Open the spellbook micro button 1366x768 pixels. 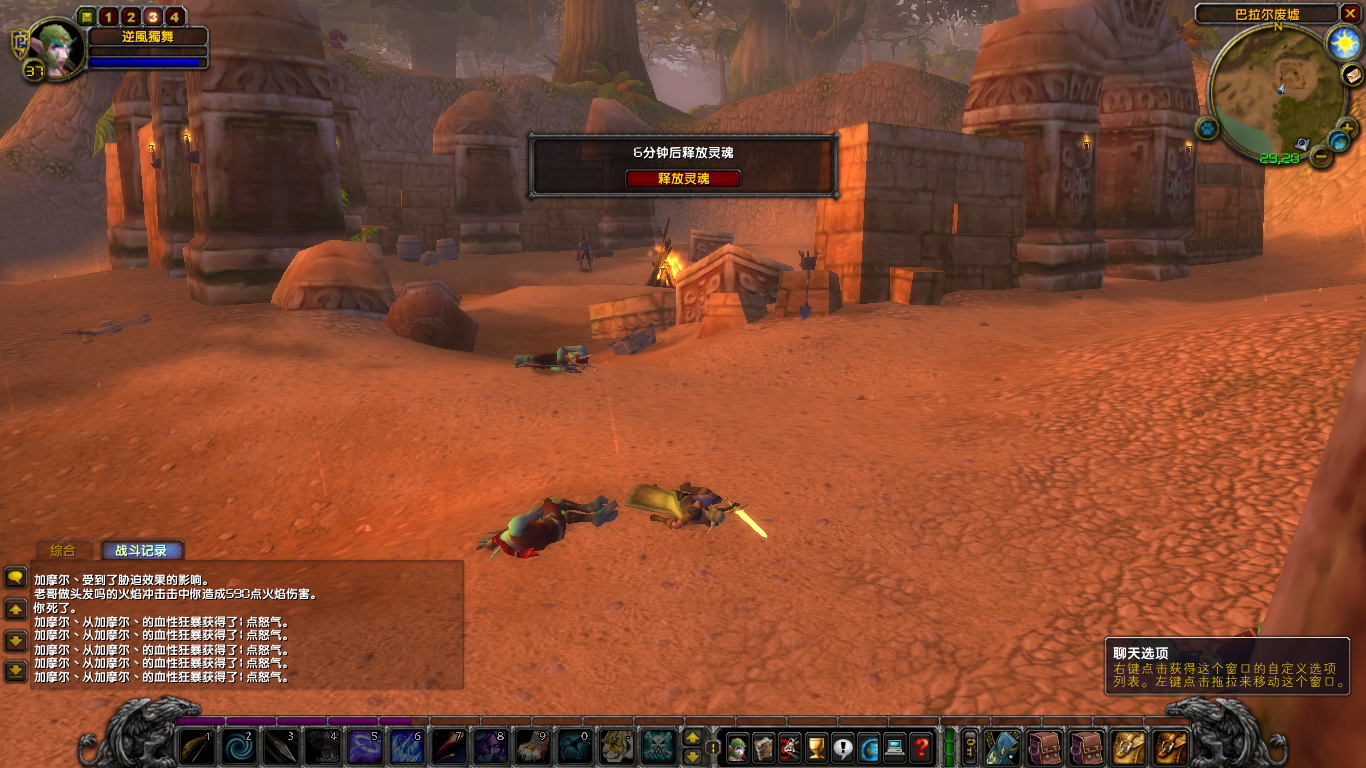[763, 747]
